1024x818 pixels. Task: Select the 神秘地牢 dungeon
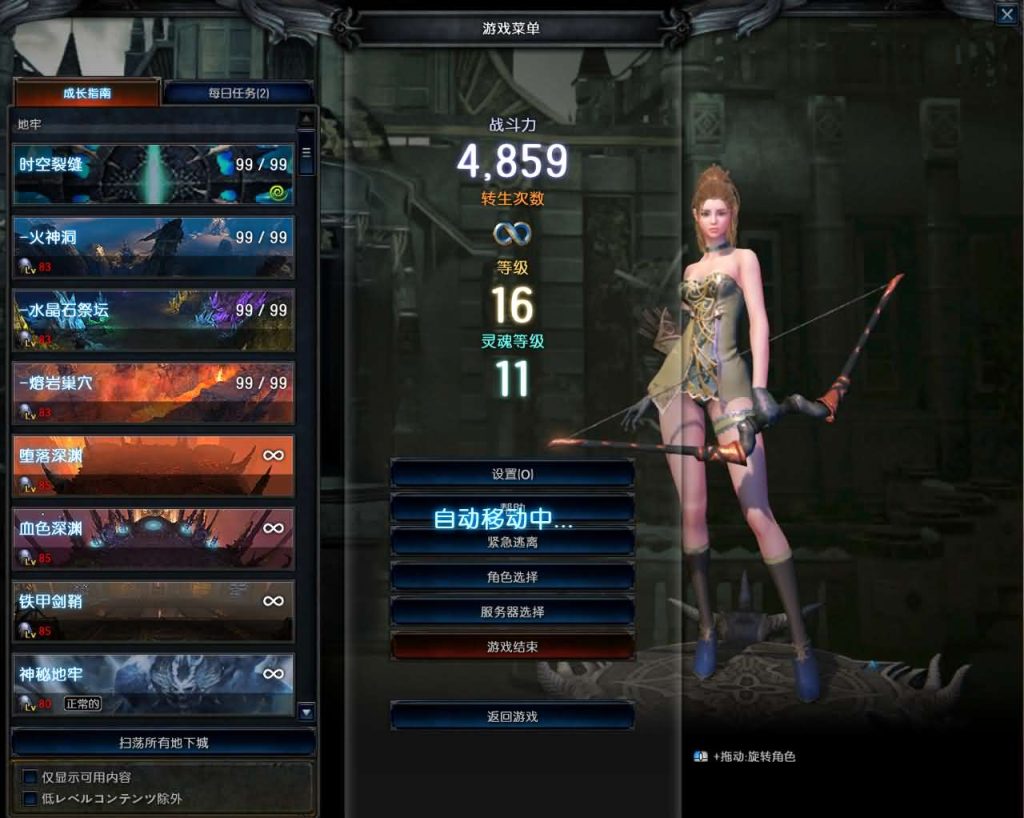153,684
